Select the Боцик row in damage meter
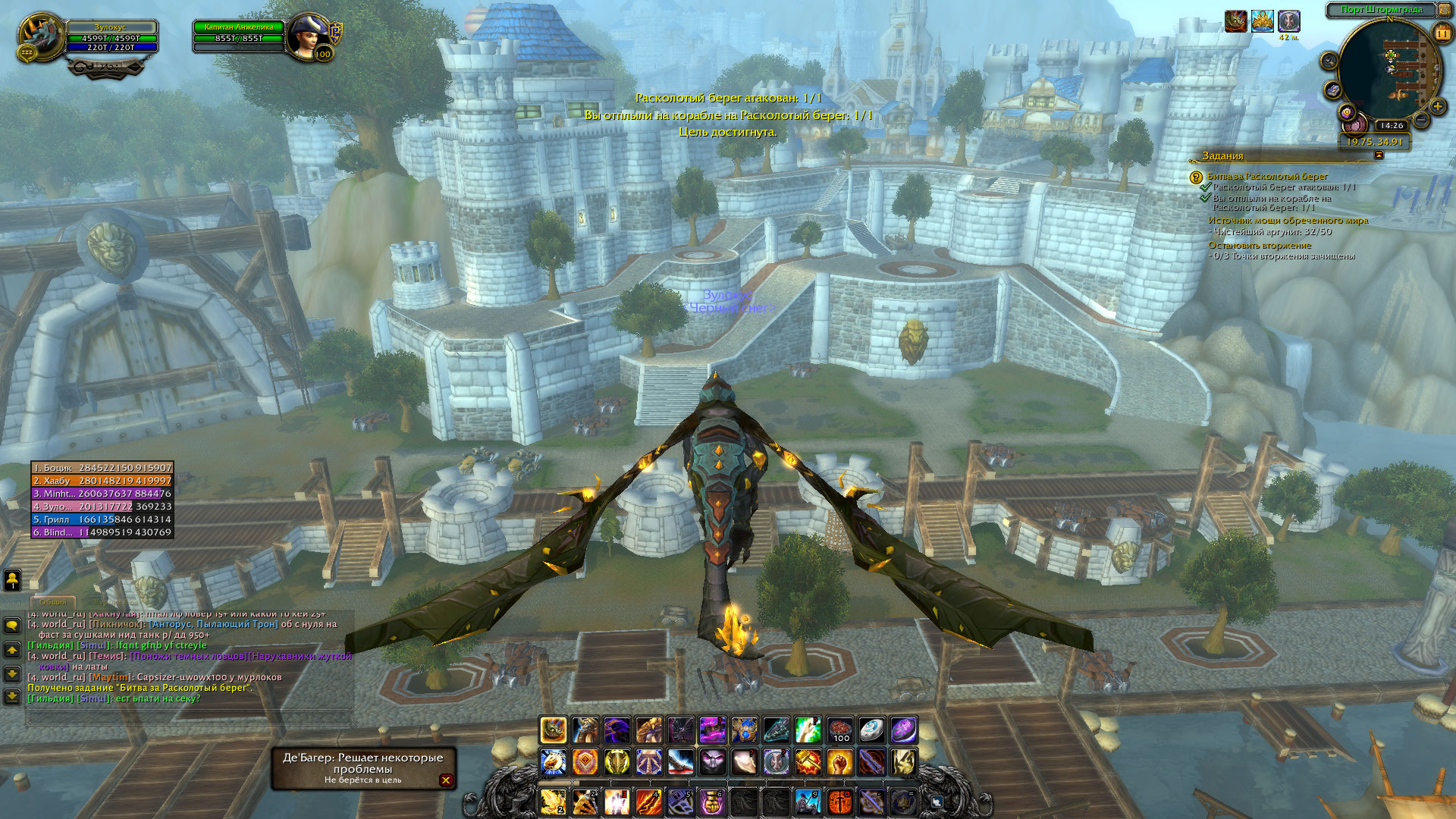 coord(102,468)
